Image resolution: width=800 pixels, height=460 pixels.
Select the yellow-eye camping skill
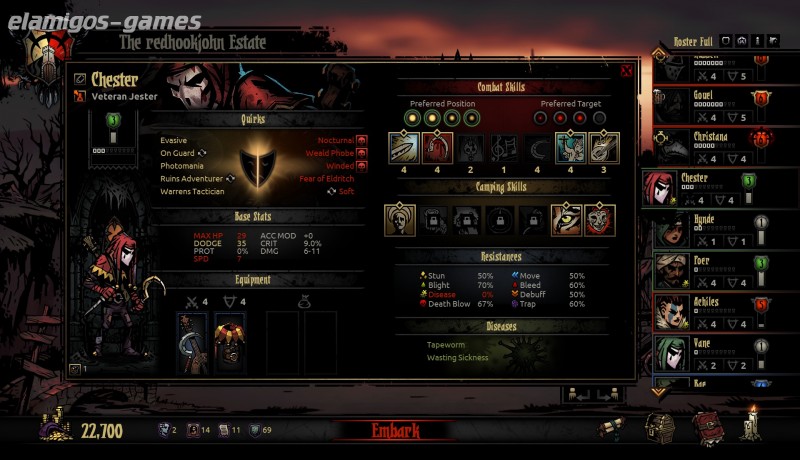566,220
